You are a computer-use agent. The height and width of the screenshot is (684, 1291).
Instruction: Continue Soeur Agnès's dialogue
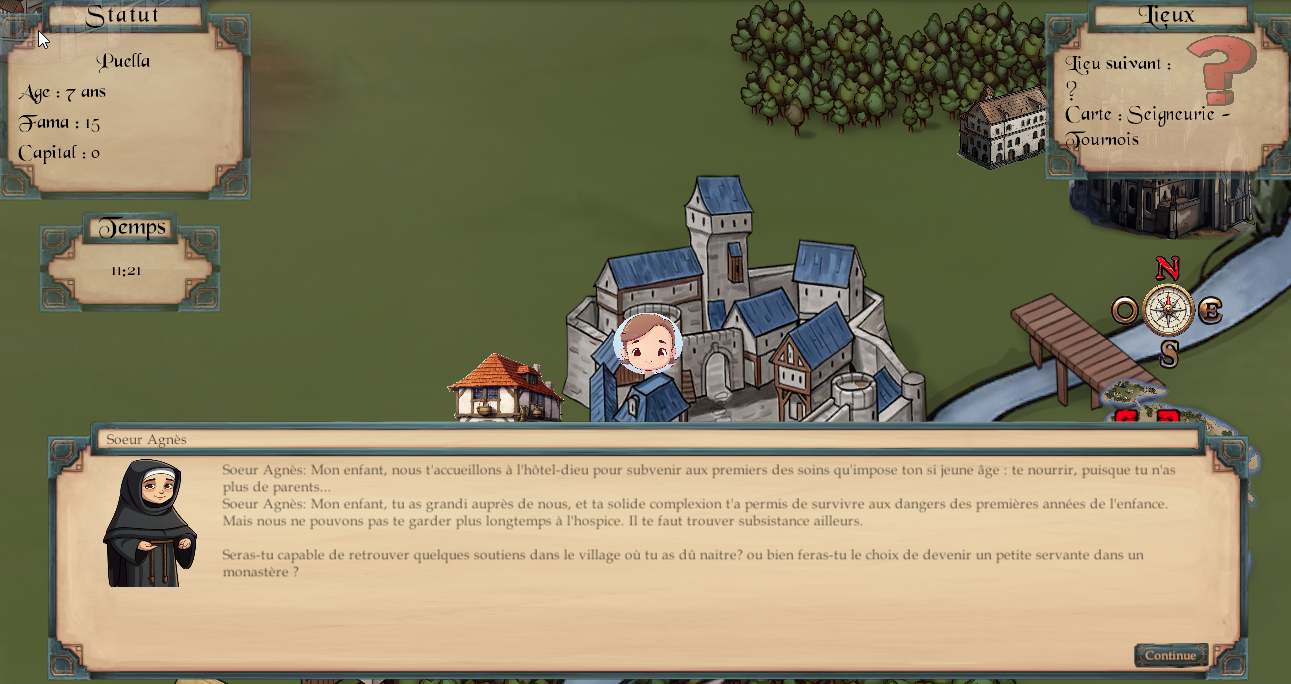tap(1170, 656)
